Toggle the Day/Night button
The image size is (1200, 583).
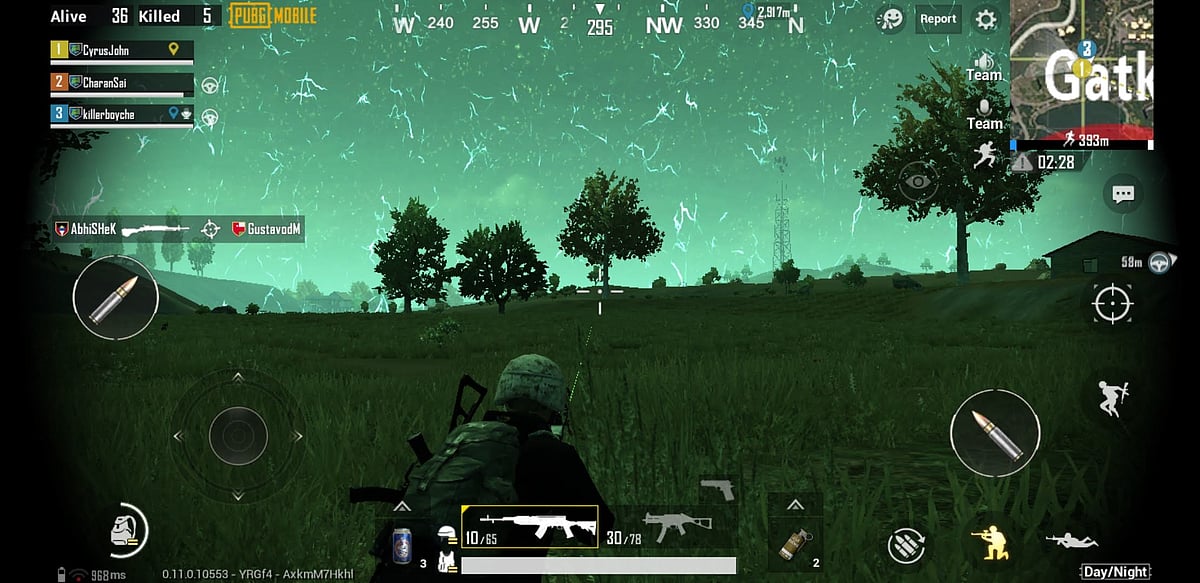coord(1115,572)
